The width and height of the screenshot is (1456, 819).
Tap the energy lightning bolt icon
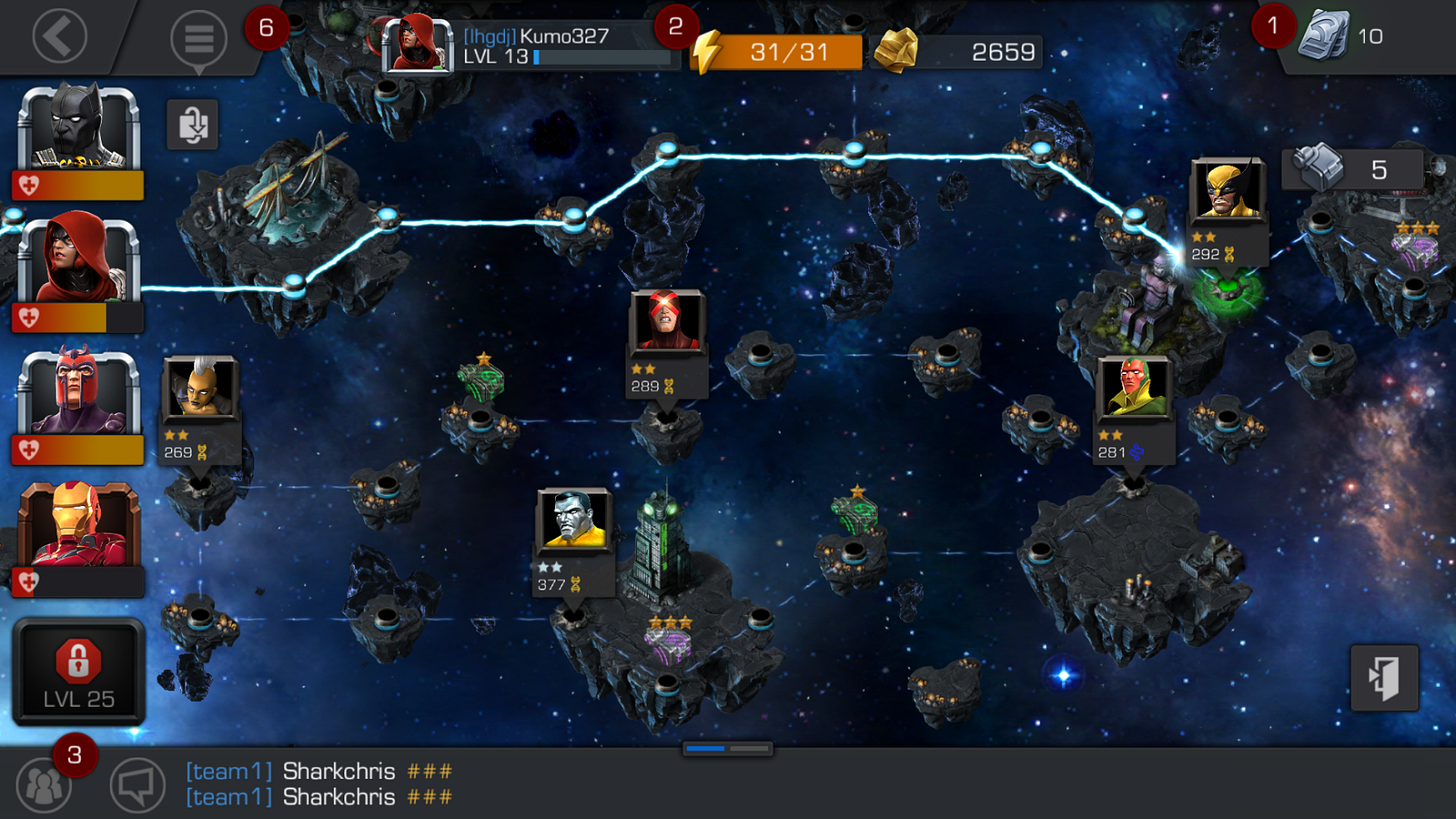[x=706, y=52]
